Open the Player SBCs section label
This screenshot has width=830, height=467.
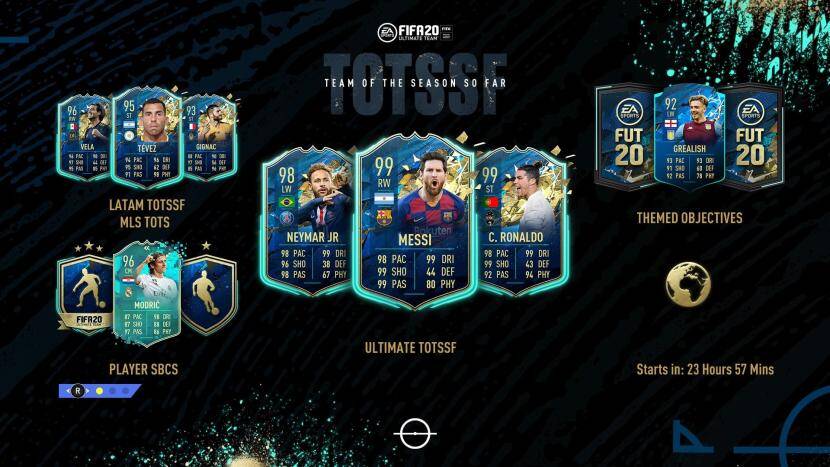pyautogui.click(x=144, y=369)
